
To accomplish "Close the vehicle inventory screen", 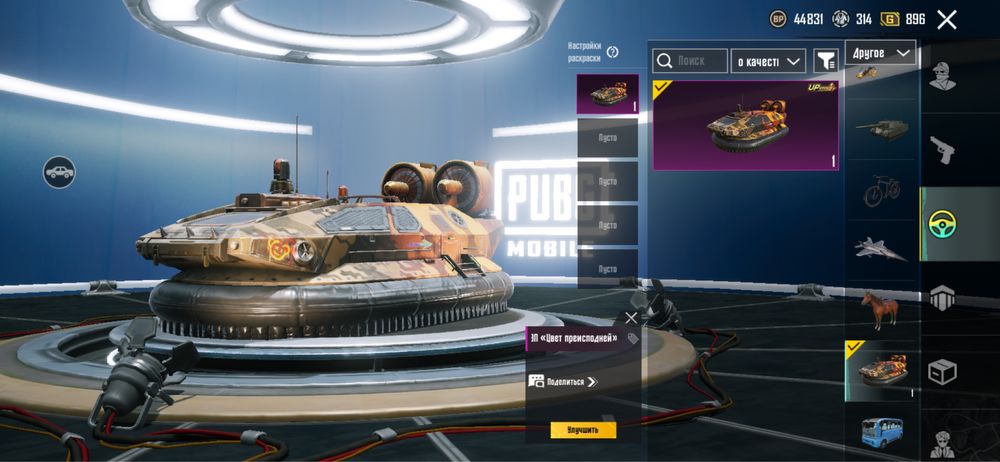I will [x=947, y=19].
